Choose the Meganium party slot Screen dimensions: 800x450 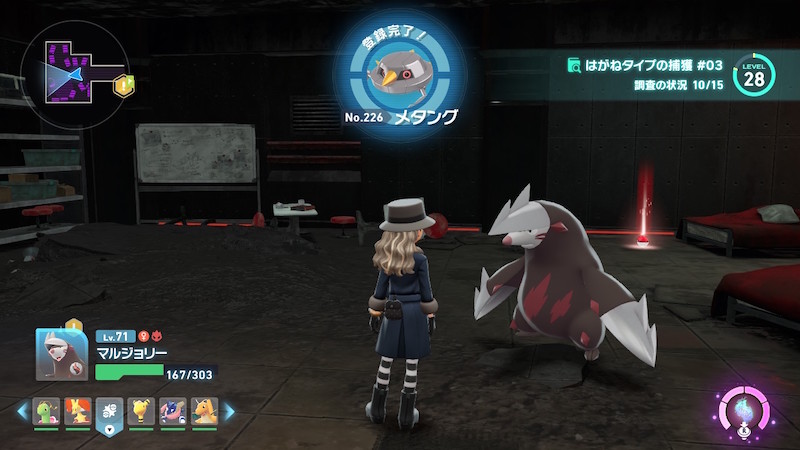46,411
